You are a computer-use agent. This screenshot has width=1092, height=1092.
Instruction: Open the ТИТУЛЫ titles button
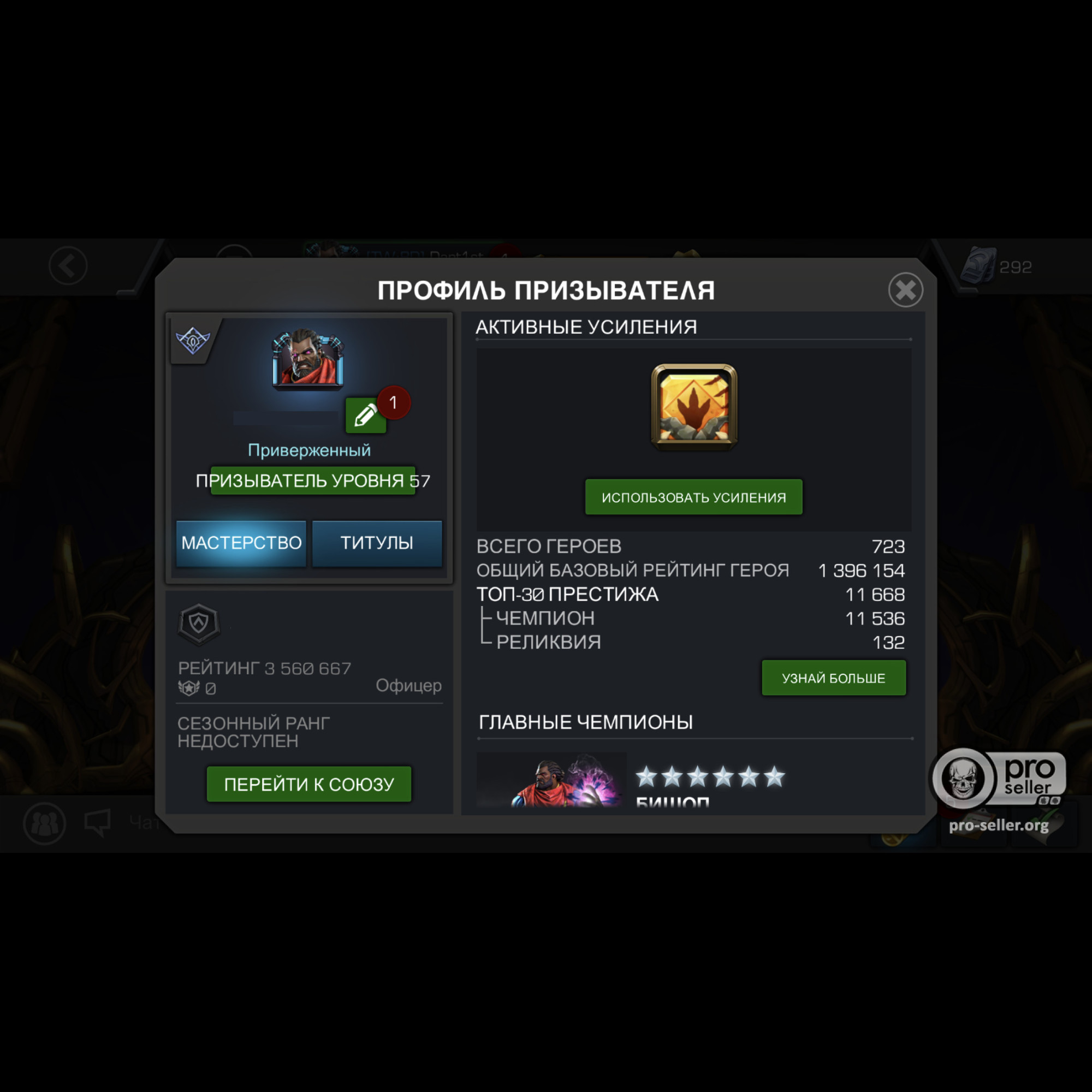point(377,543)
